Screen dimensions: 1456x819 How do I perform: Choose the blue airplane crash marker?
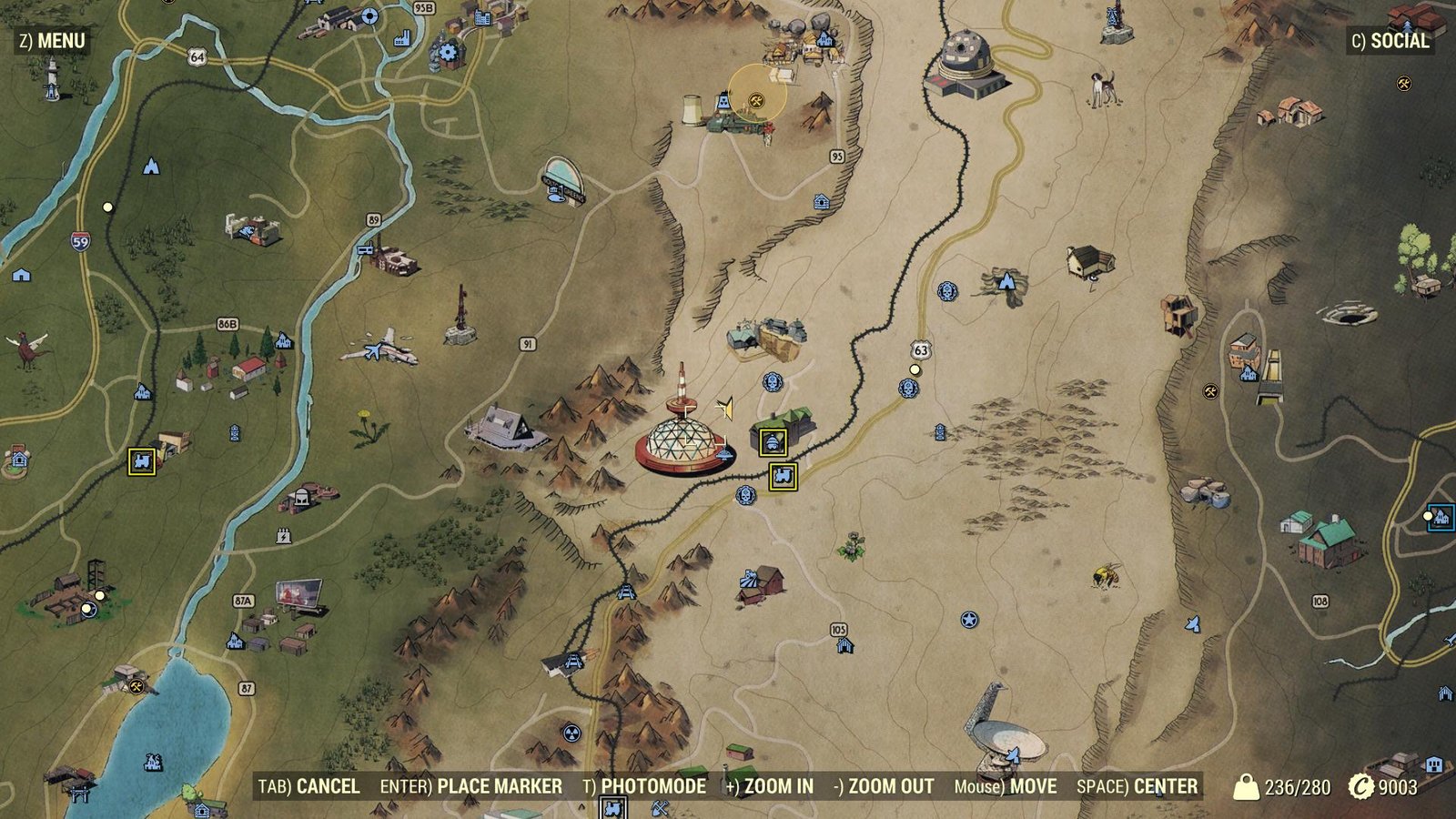click(x=372, y=350)
